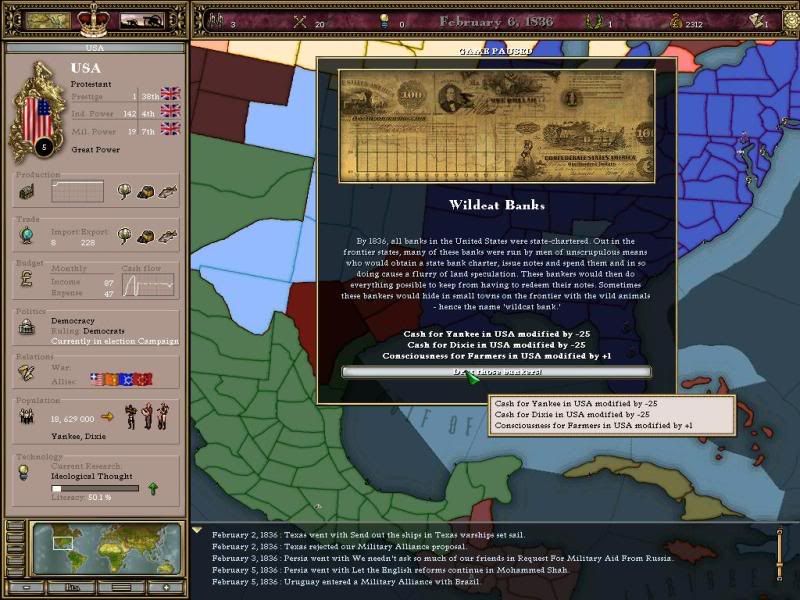Click the minimap zoom-out minus button
This screenshot has width=800, height=600.
pyautogui.click(x=25, y=587)
